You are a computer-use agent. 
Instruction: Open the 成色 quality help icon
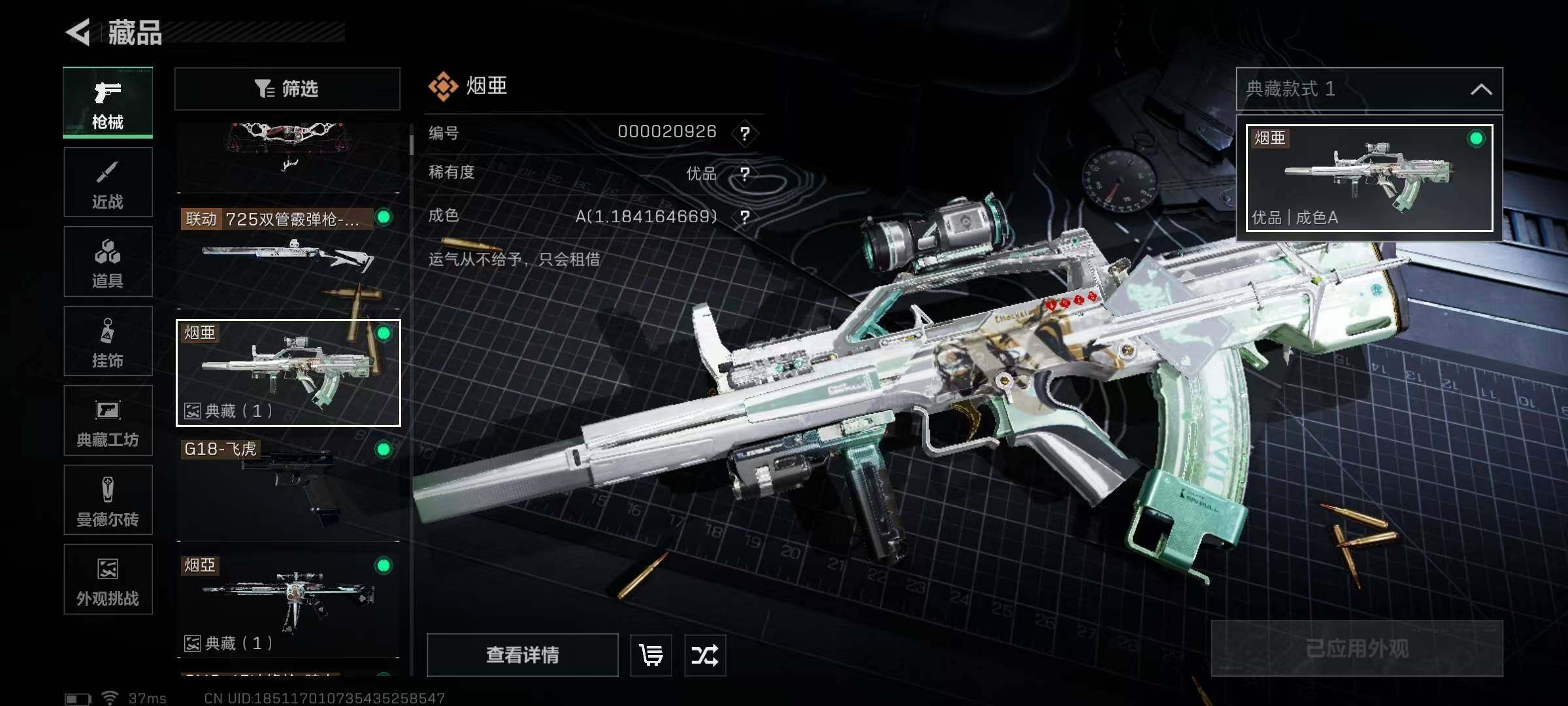click(x=745, y=216)
